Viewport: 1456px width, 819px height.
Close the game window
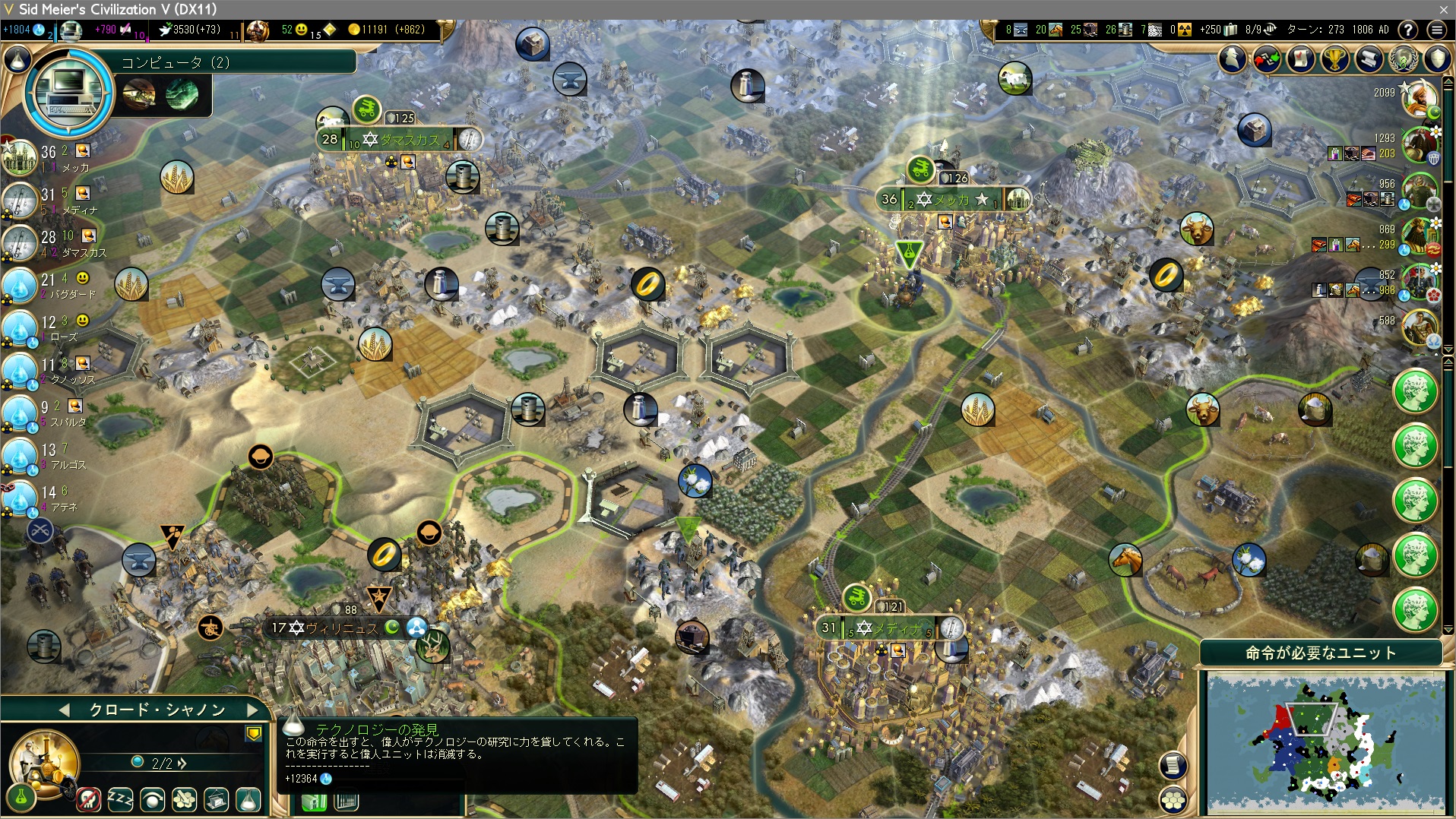1443,9
